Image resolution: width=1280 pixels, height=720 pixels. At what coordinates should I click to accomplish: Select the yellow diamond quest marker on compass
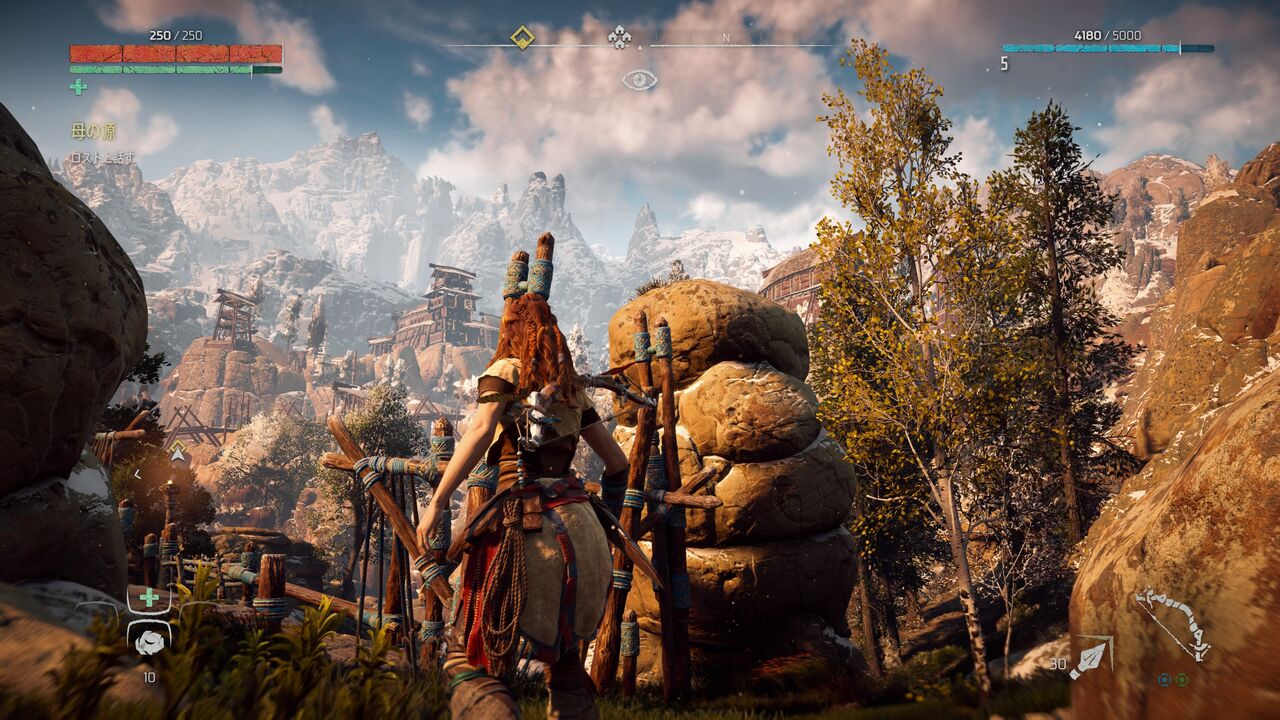pos(522,37)
